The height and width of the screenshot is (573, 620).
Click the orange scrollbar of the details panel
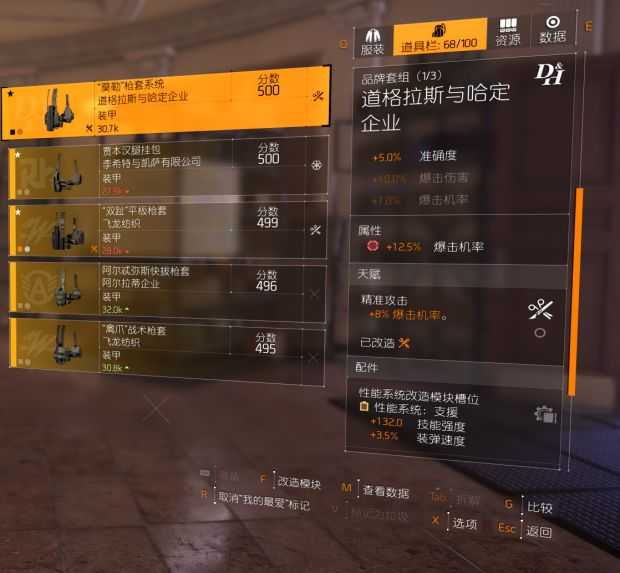(x=576, y=290)
